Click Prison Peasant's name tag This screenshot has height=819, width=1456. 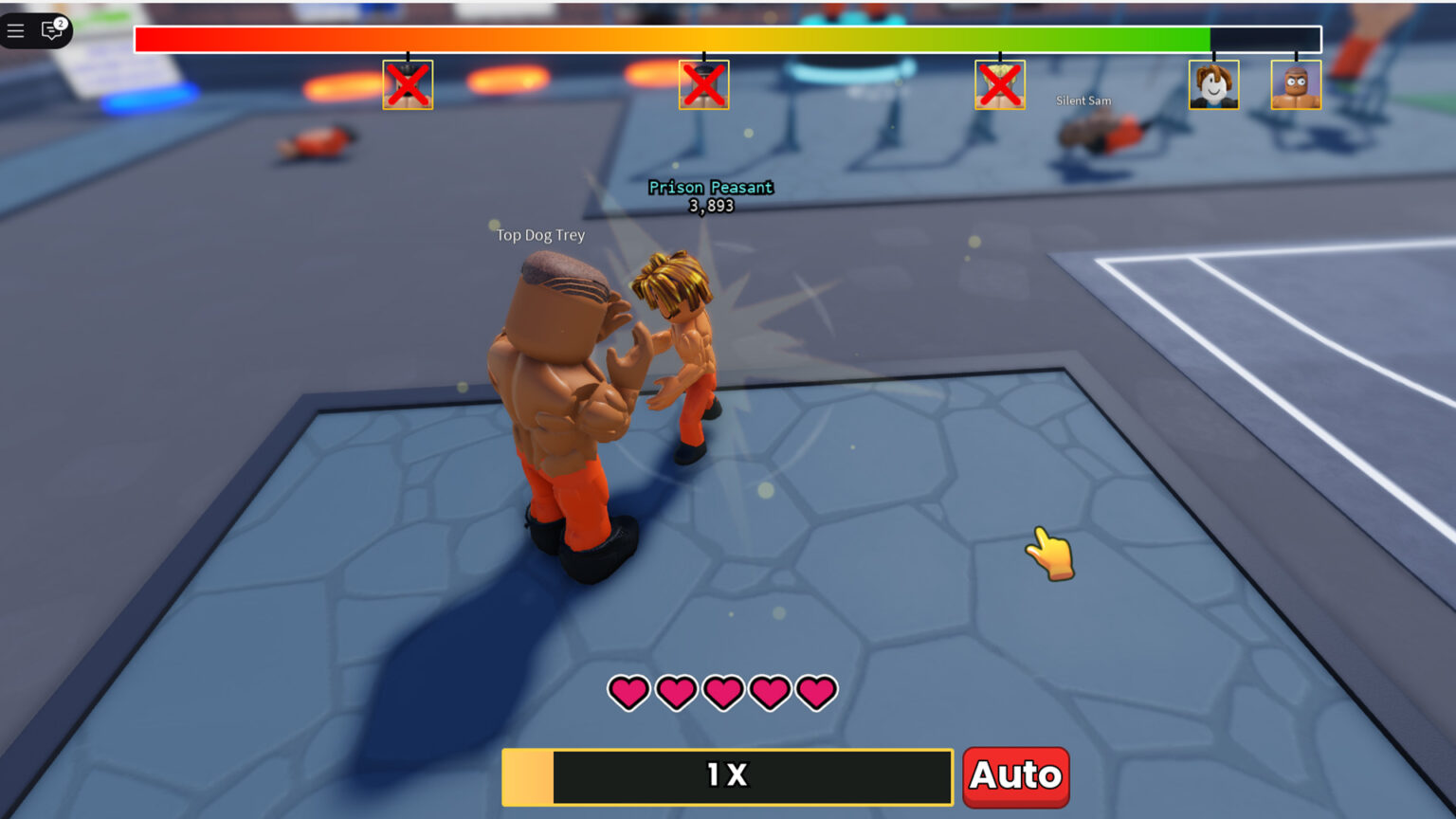tap(710, 187)
